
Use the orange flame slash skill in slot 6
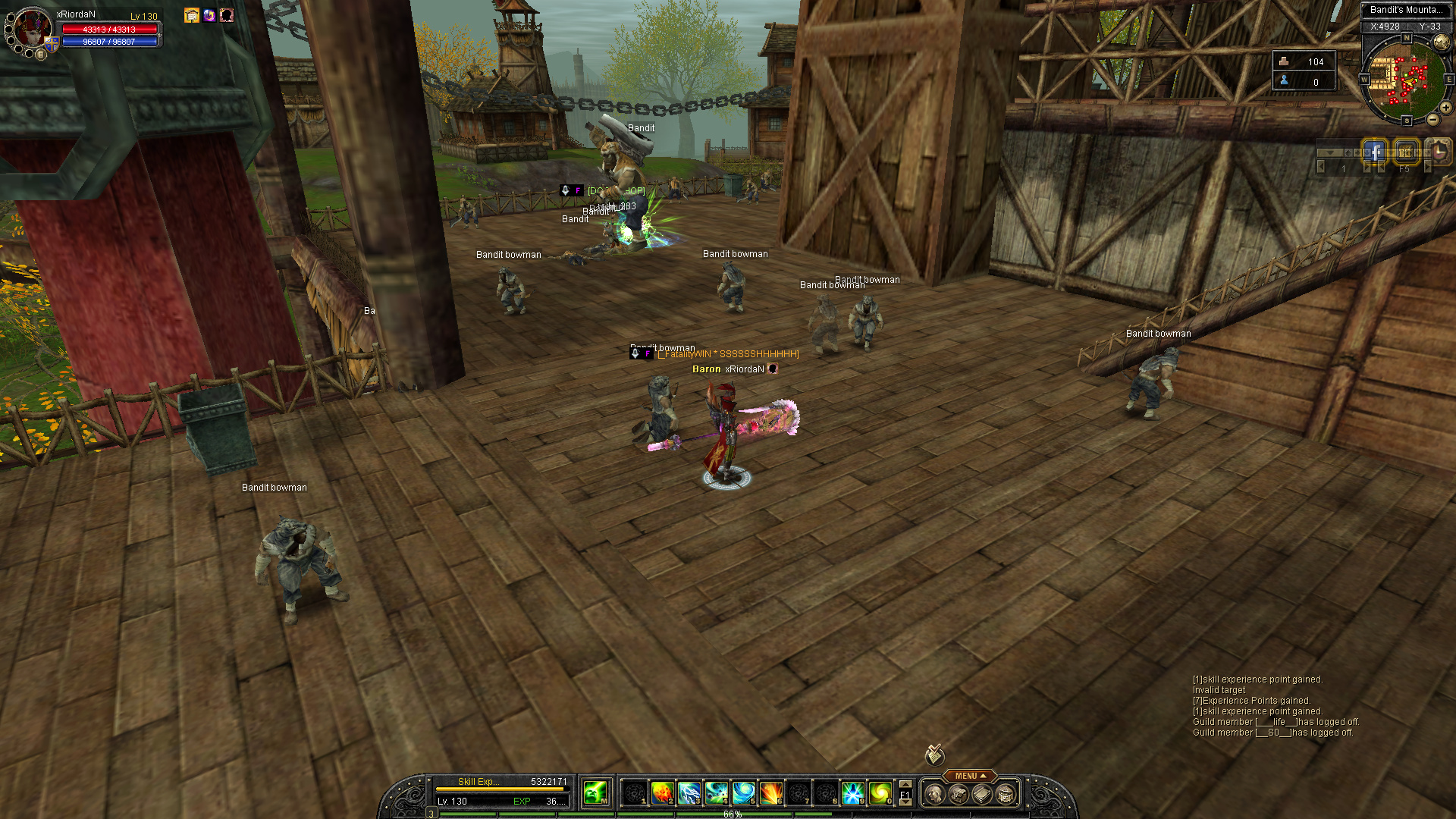point(771,793)
